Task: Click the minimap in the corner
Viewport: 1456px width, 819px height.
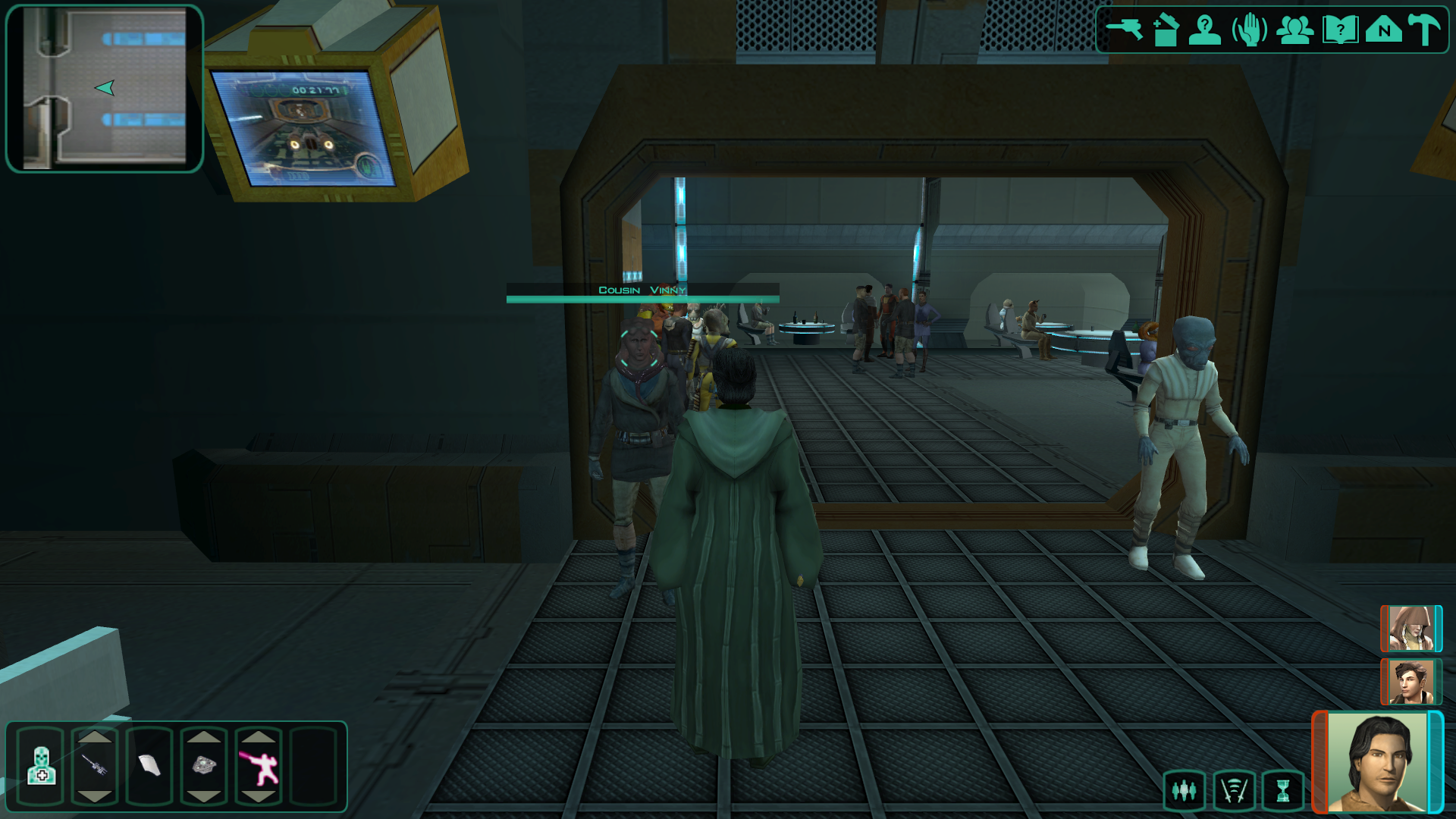Action: 105,88
